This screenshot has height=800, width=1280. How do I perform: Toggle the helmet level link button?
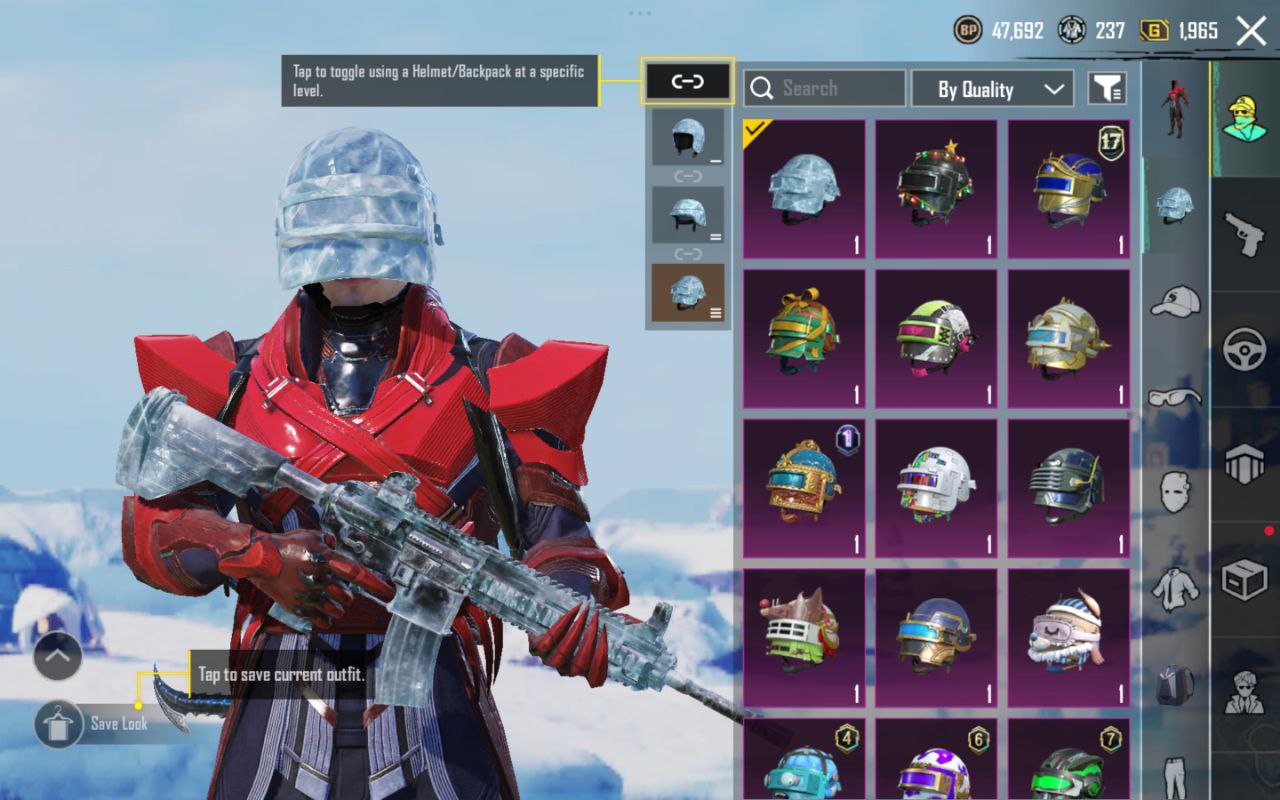[687, 82]
